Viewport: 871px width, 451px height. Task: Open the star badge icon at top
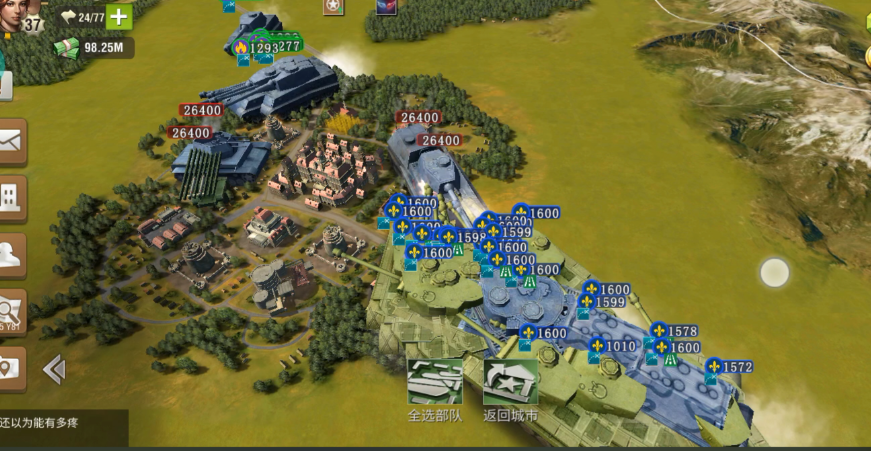coord(333,7)
